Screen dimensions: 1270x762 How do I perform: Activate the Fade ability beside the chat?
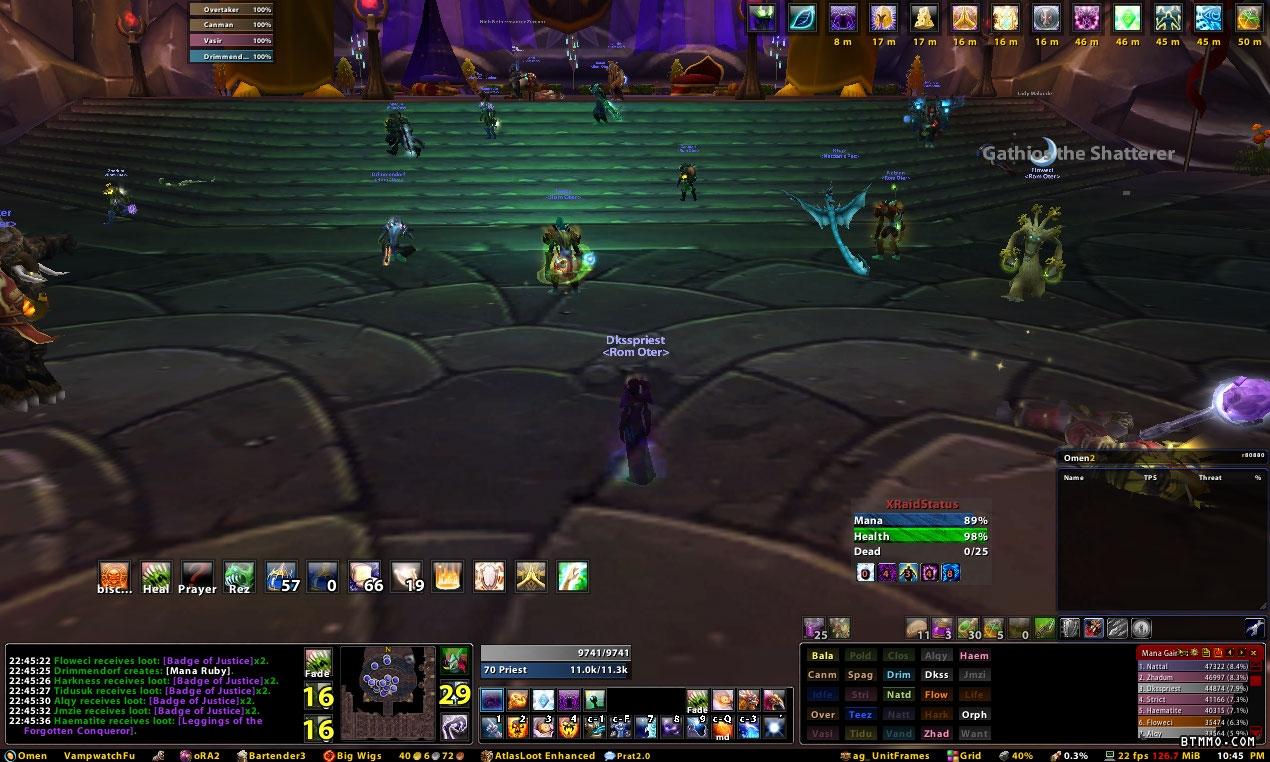pyautogui.click(x=318, y=664)
